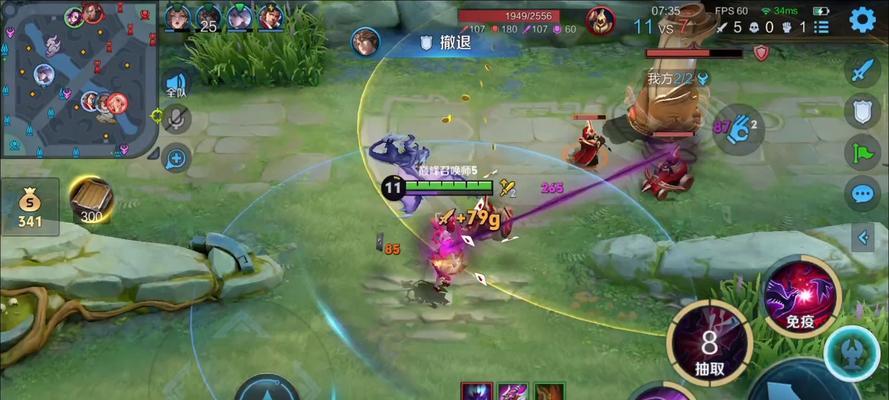Tap the 撤退 retreat signal
This screenshot has height=400, width=889.
click(445, 42)
